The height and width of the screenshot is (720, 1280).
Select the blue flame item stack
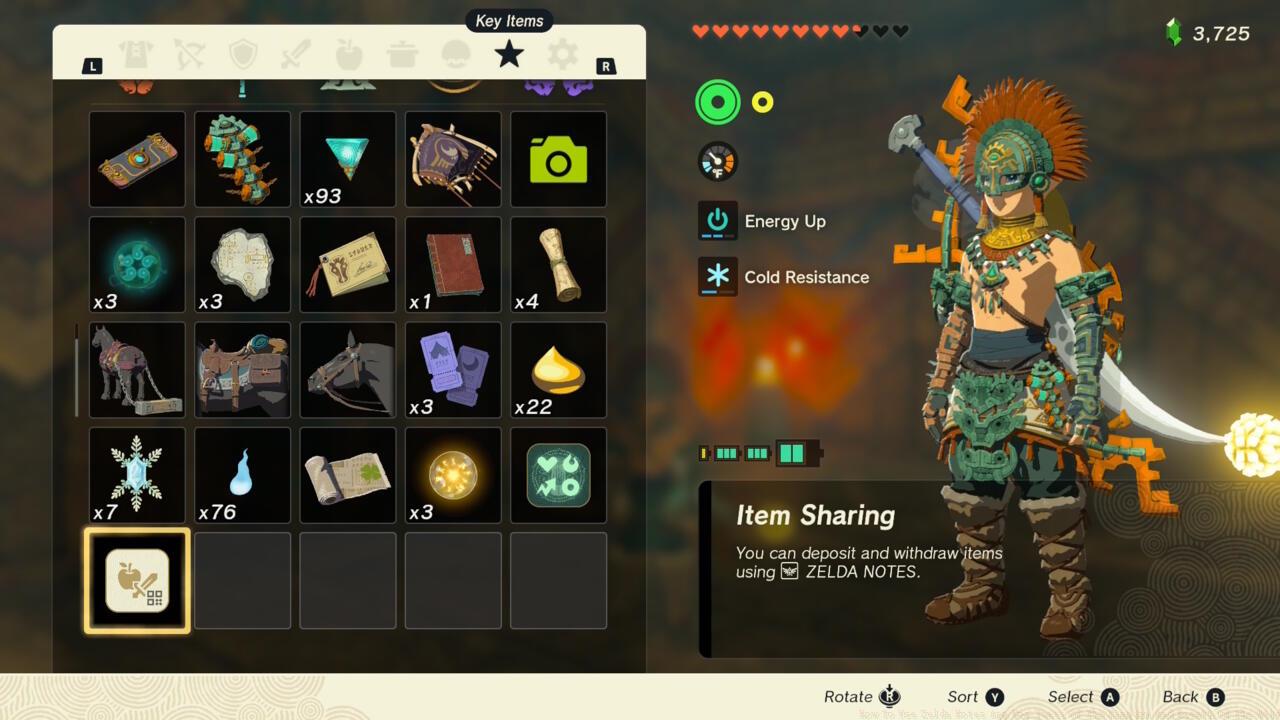pyautogui.click(x=242, y=475)
